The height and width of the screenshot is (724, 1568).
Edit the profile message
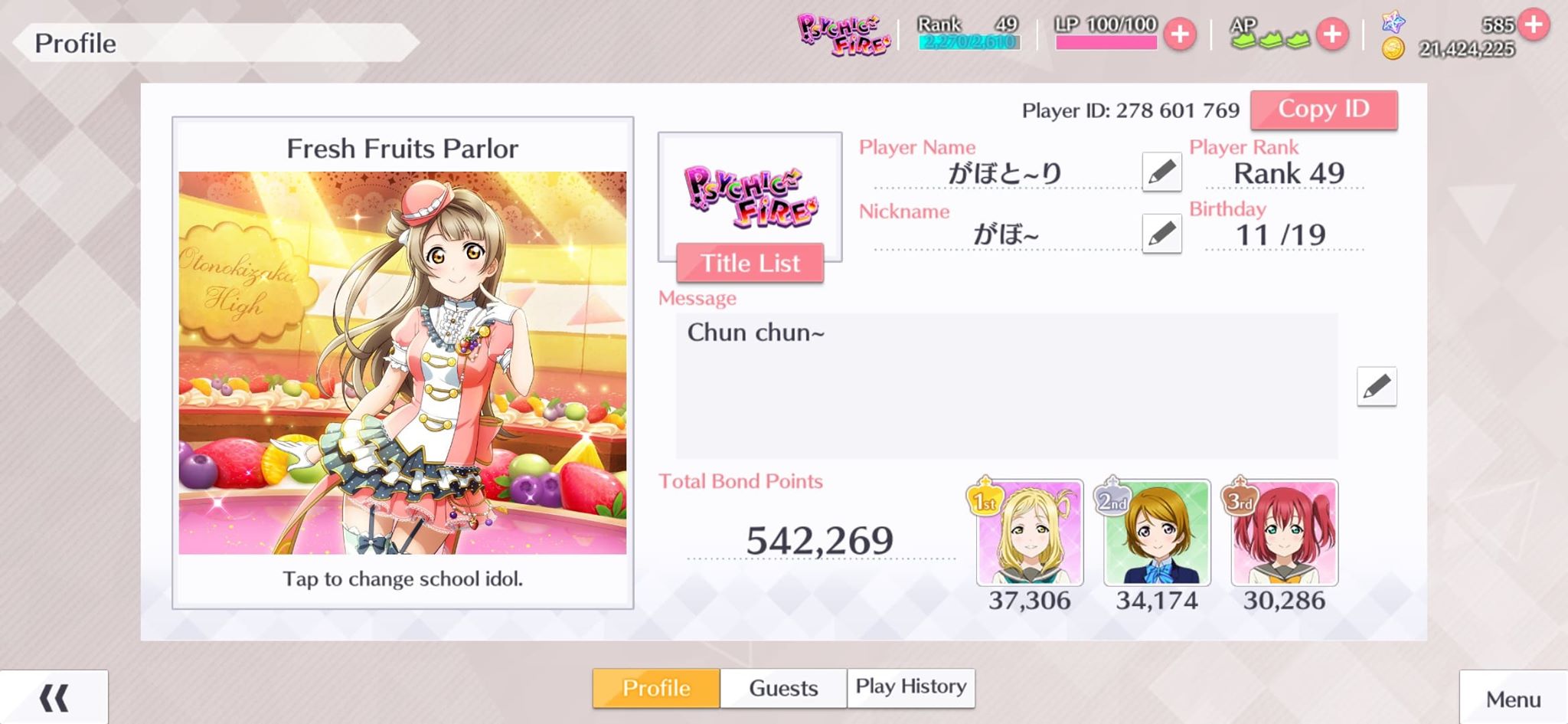tap(1376, 386)
